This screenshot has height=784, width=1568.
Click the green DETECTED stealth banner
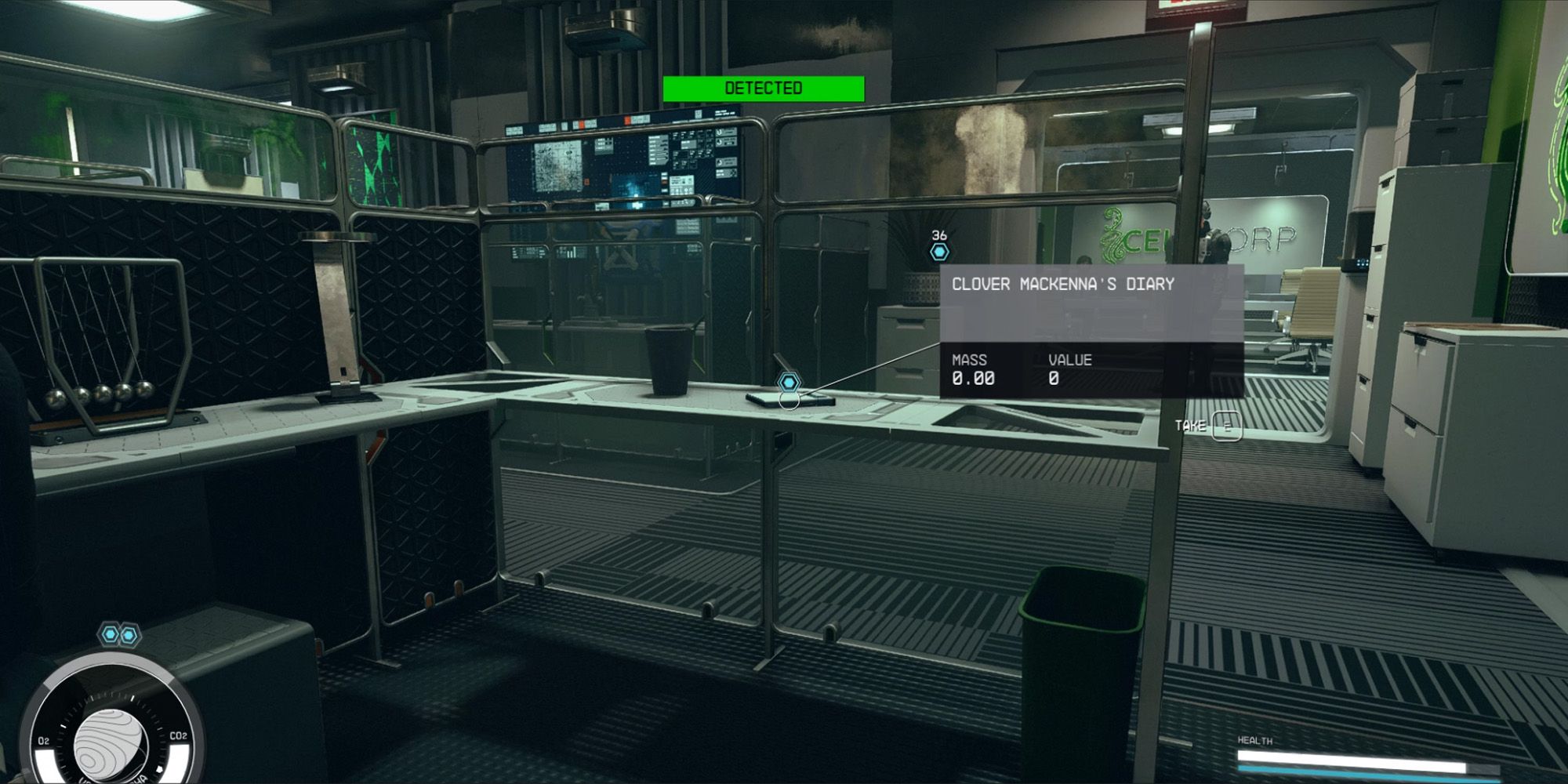pyautogui.click(x=764, y=88)
